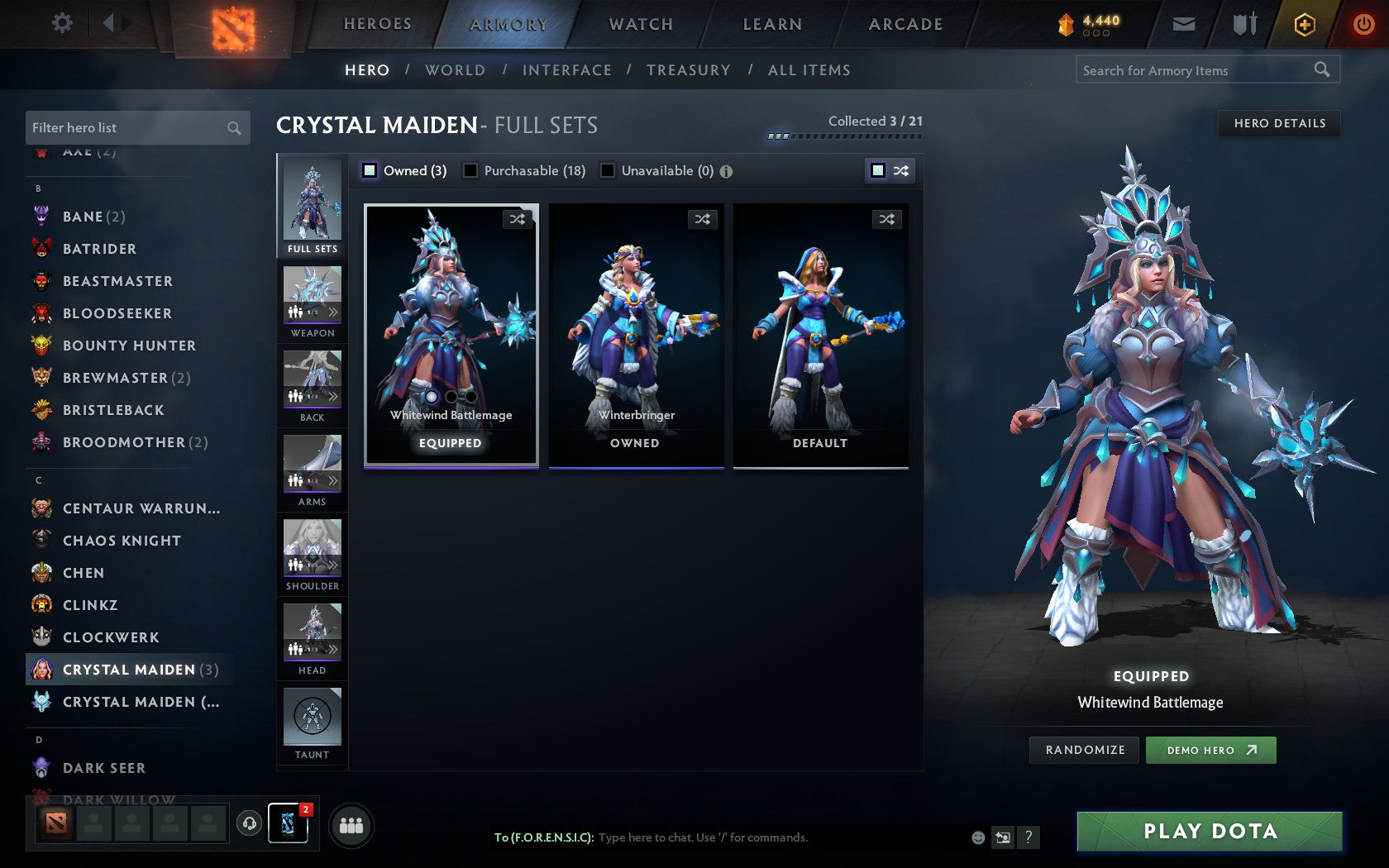Image resolution: width=1389 pixels, height=868 pixels.
Task: Click the Search for Armory Items field
Action: (x=1191, y=70)
